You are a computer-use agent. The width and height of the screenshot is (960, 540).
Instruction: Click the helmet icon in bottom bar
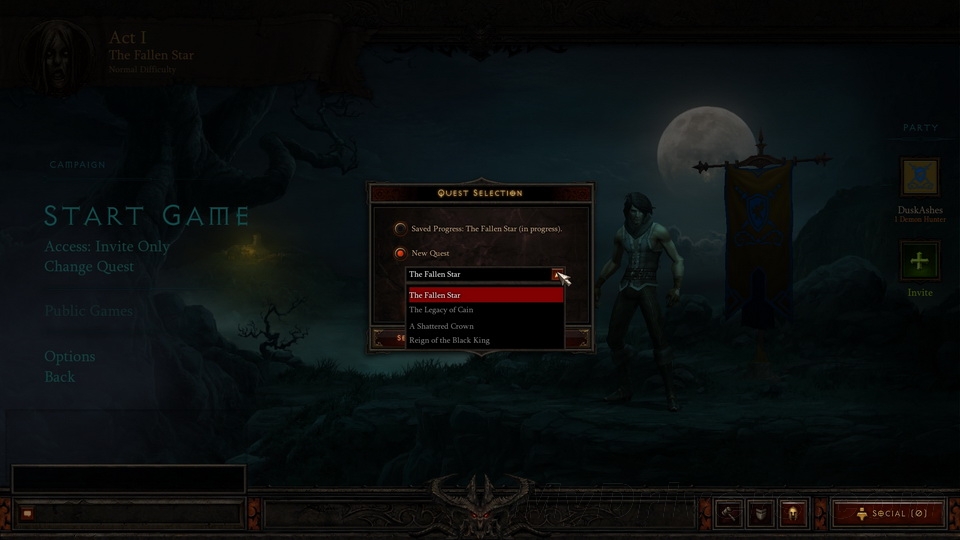pyautogui.click(x=793, y=513)
